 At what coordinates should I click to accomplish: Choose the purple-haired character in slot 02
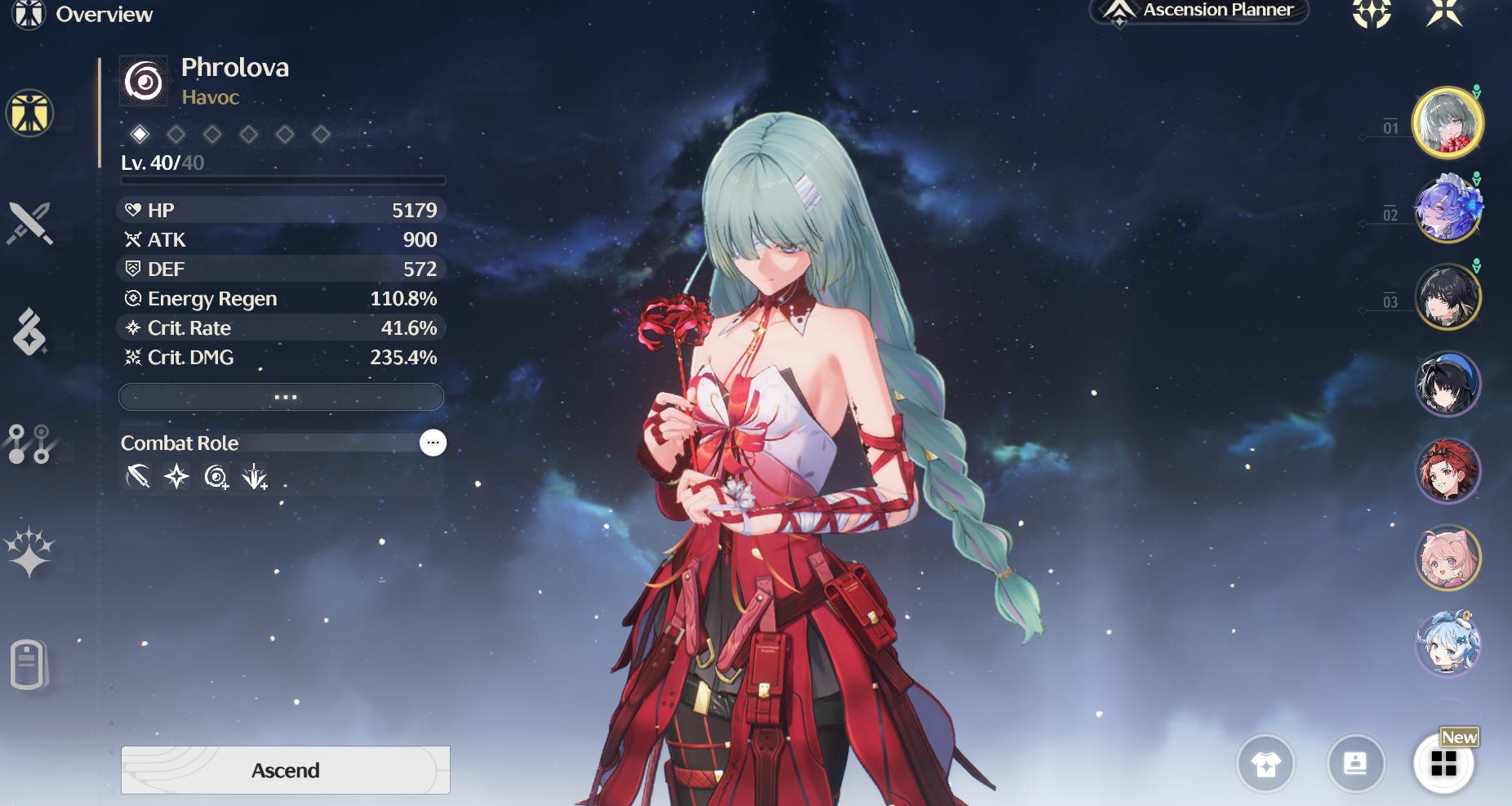[1448, 209]
